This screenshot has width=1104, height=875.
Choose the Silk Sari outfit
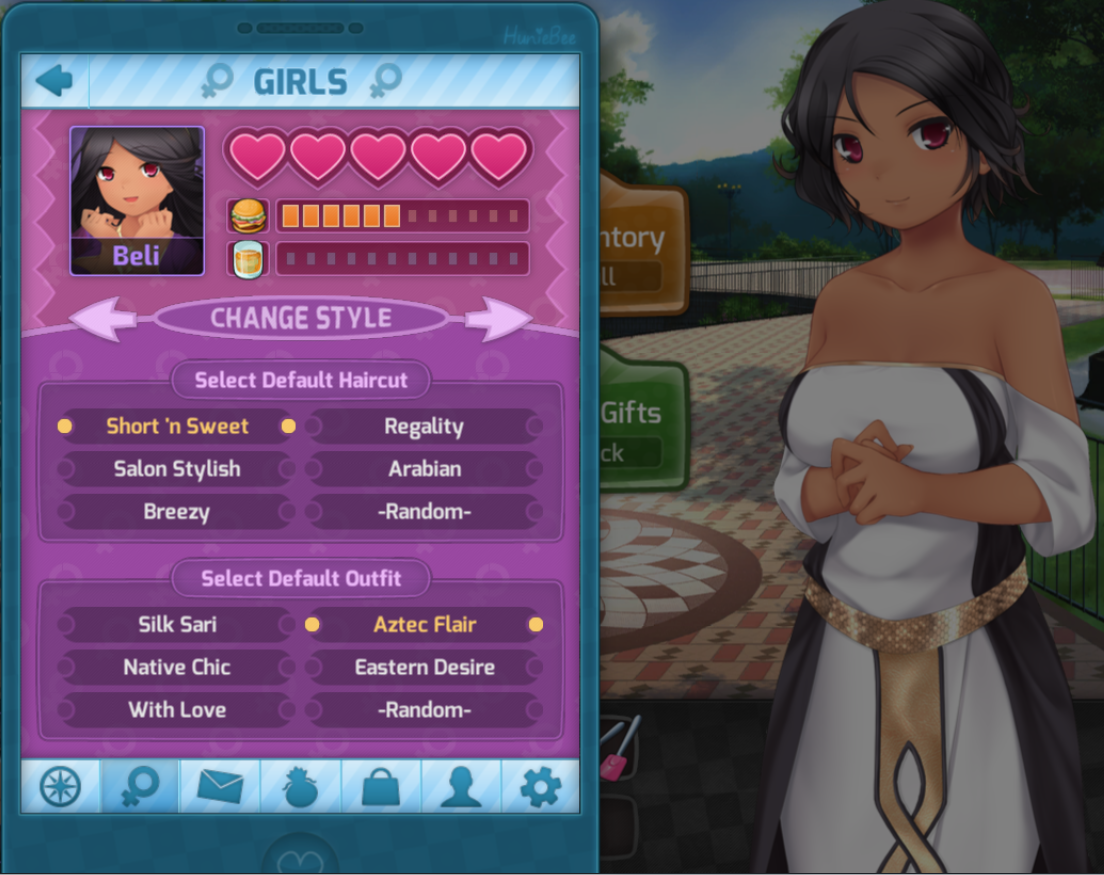point(177,625)
